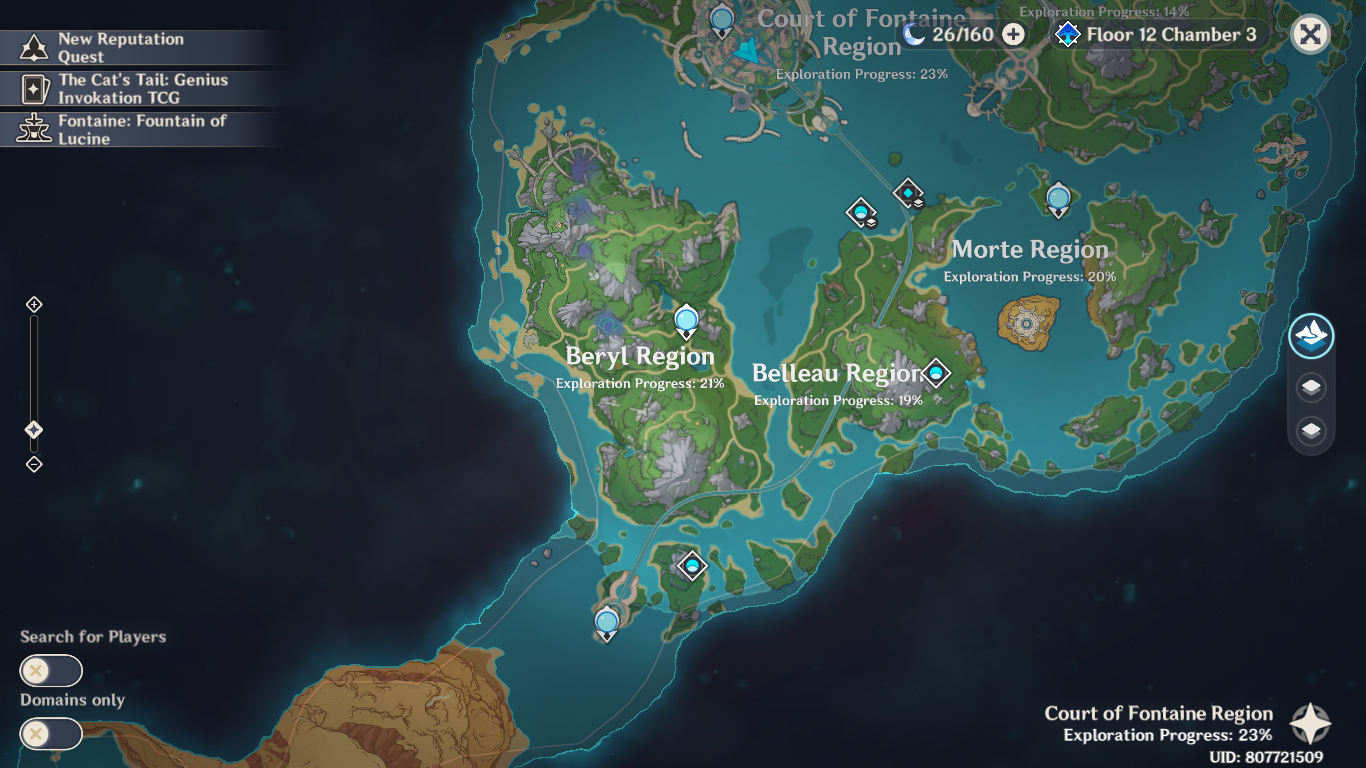Open the domain icon in Belleau Region

934,373
